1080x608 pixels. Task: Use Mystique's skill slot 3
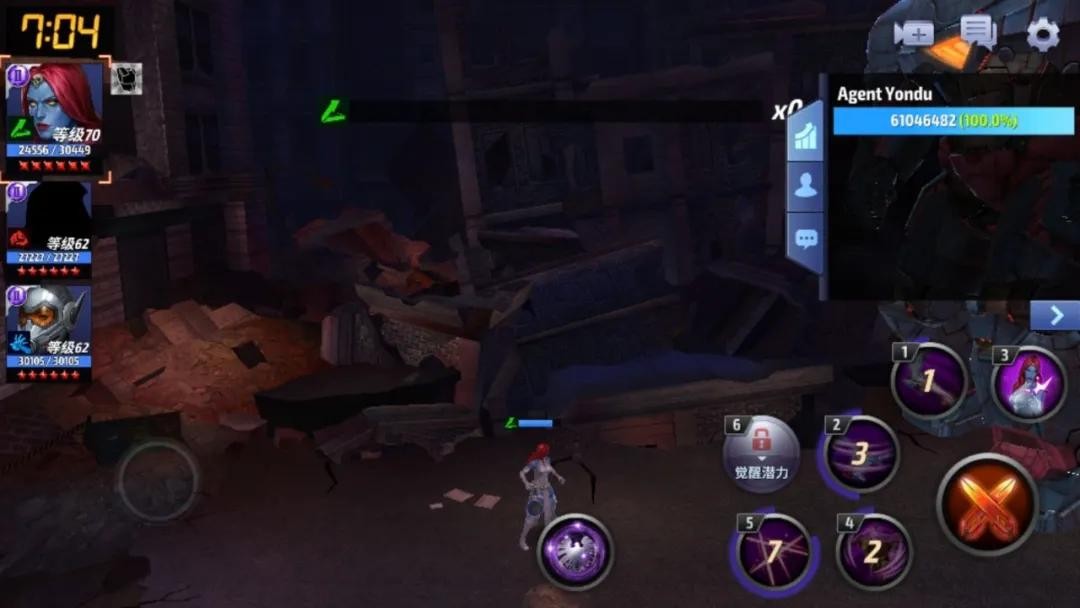click(x=1028, y=383)
